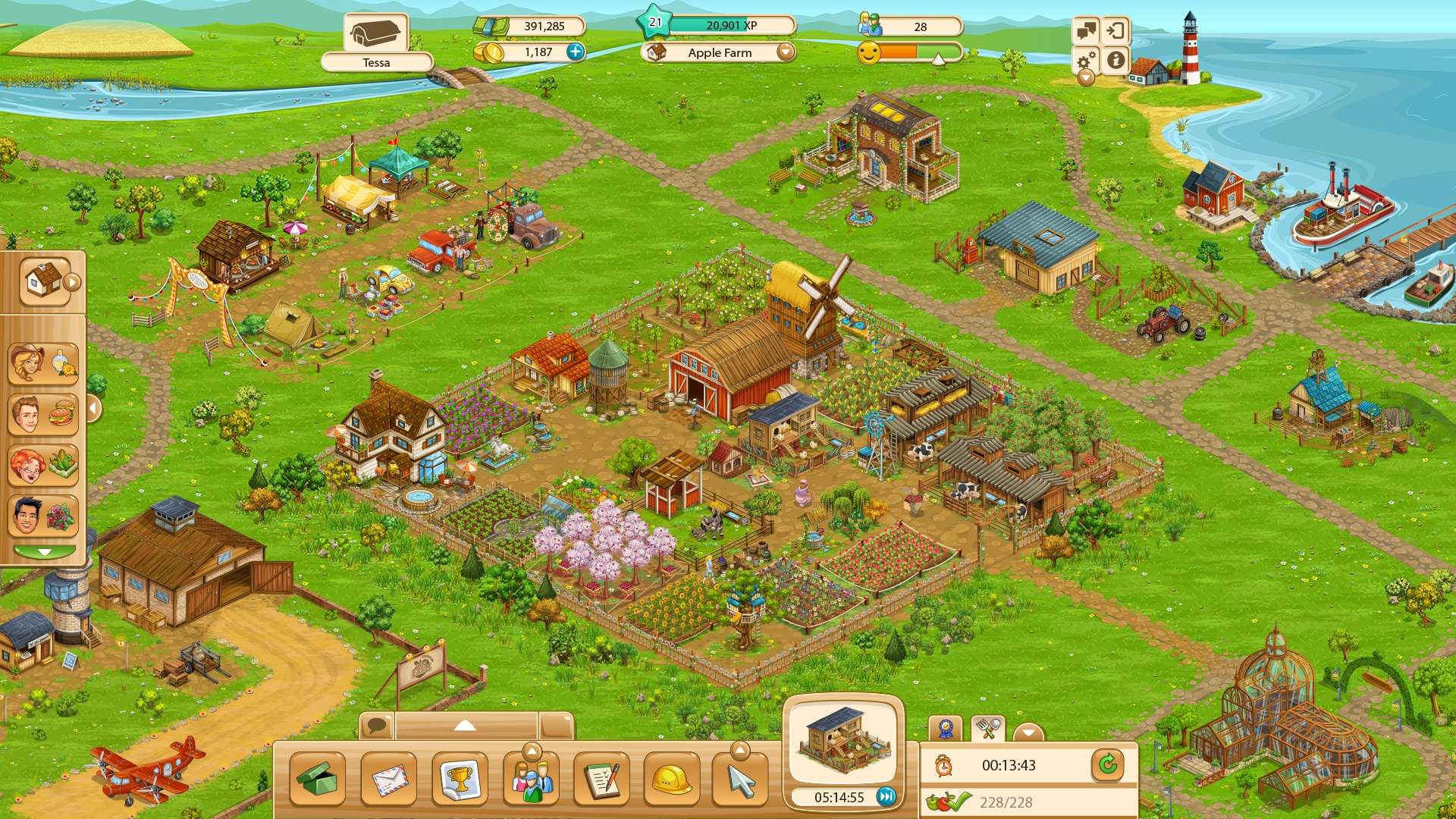The width and height of the screenshot is (1456, 819).
Task: Open the Apple Farm selector dropdown
Action: tap(785, 53)
